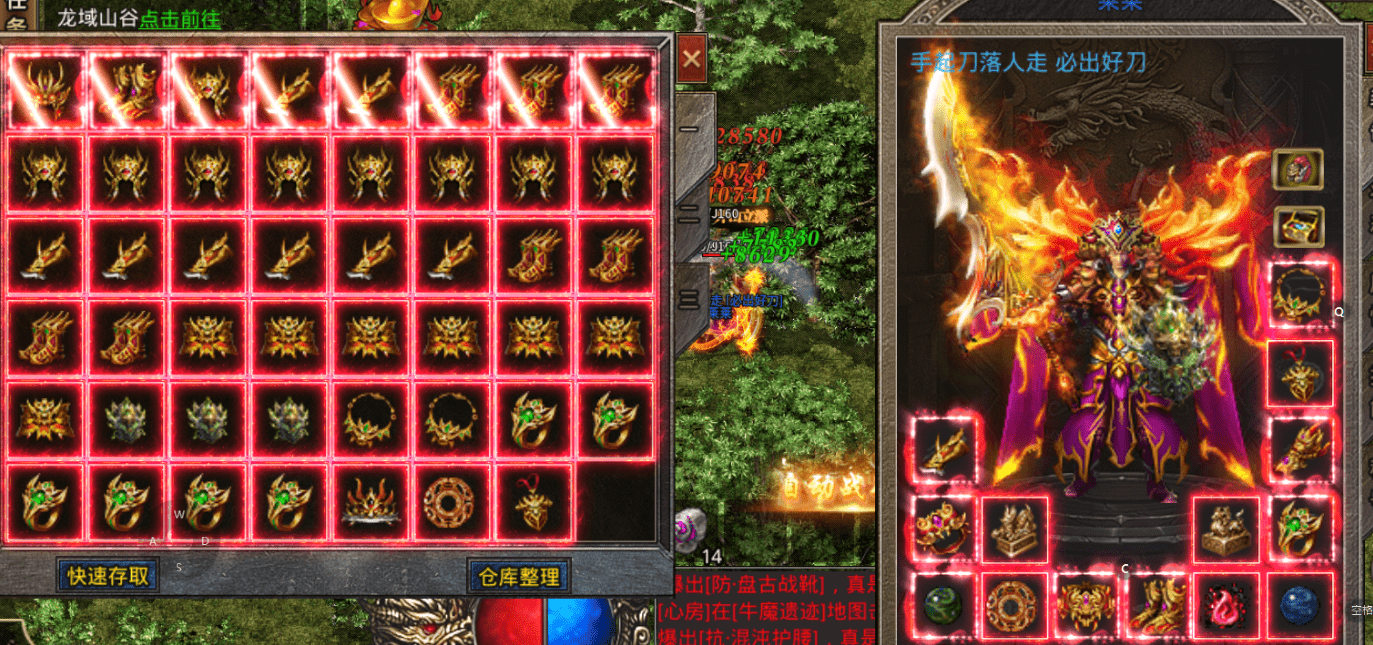This screenshot has width=1373, height=645.
Task: Click the portrait icon above the treasure chest
Action: point(1299,169)
